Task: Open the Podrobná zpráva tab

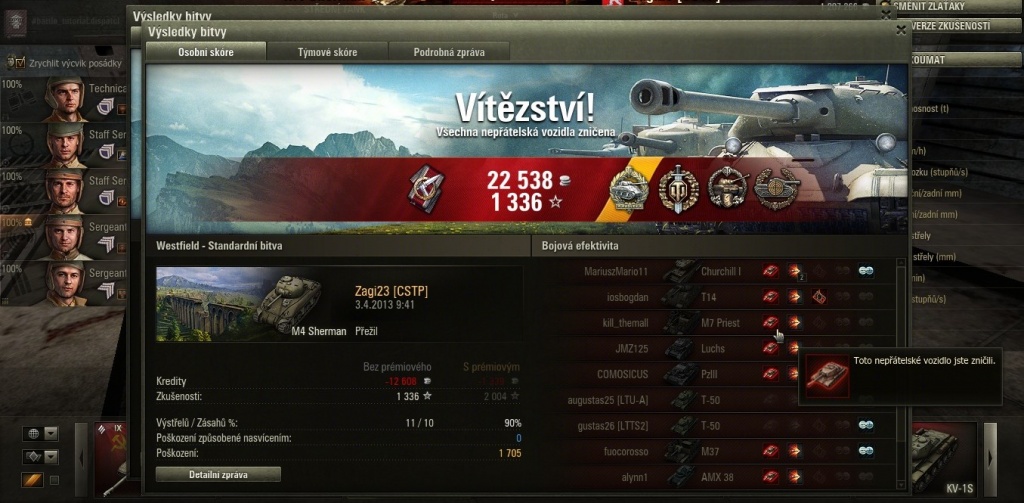Action: pos(449,51)
